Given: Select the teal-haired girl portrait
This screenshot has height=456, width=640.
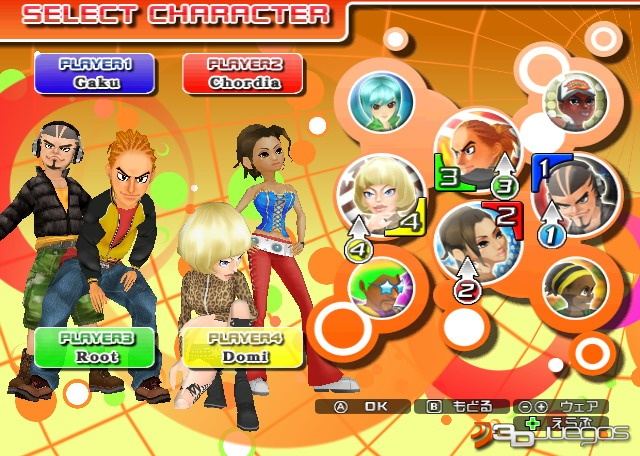Looking at the screenshot, I should [x=381, y=101].
